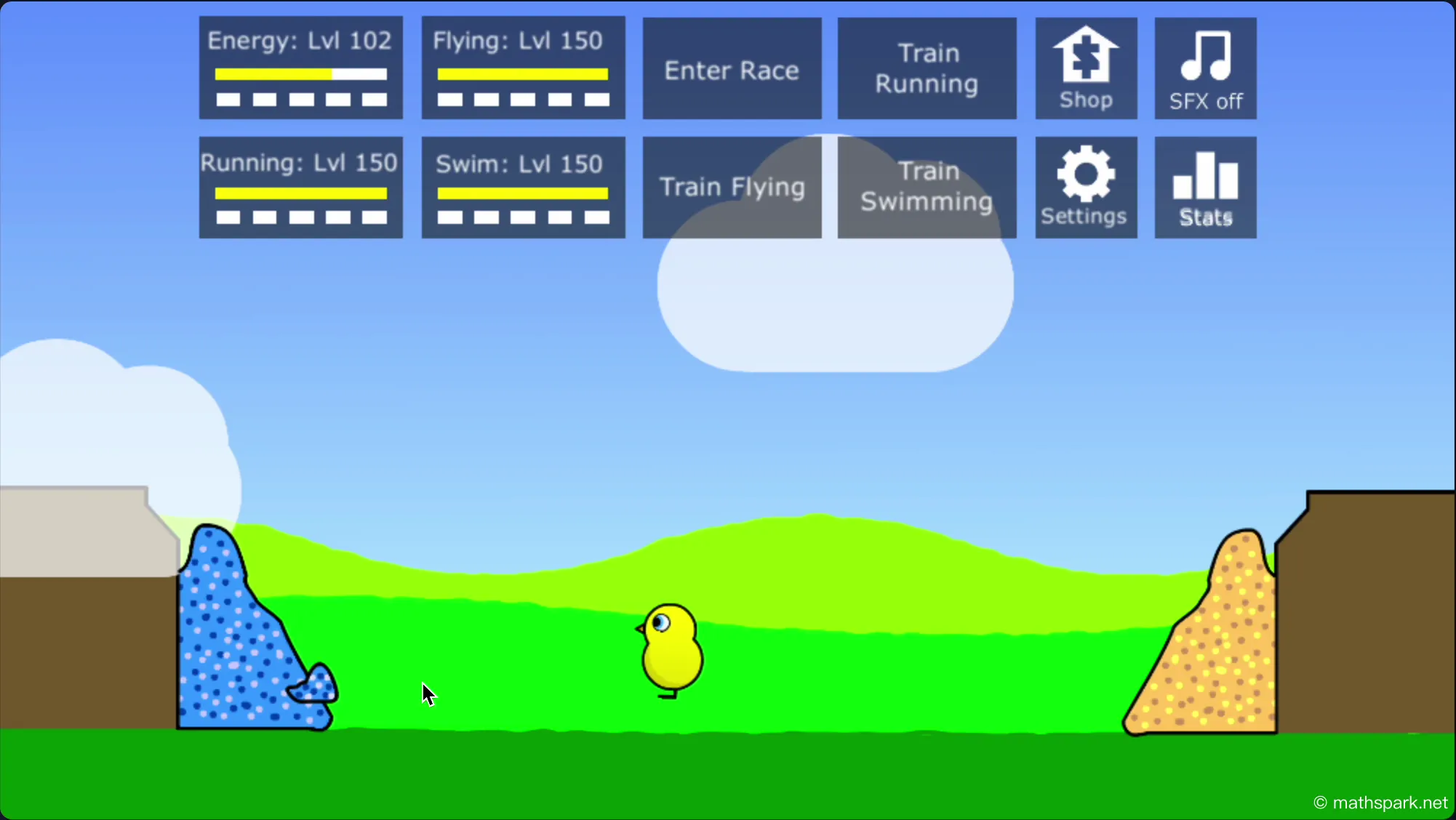Open the Train Running mode

click(926, 68)
